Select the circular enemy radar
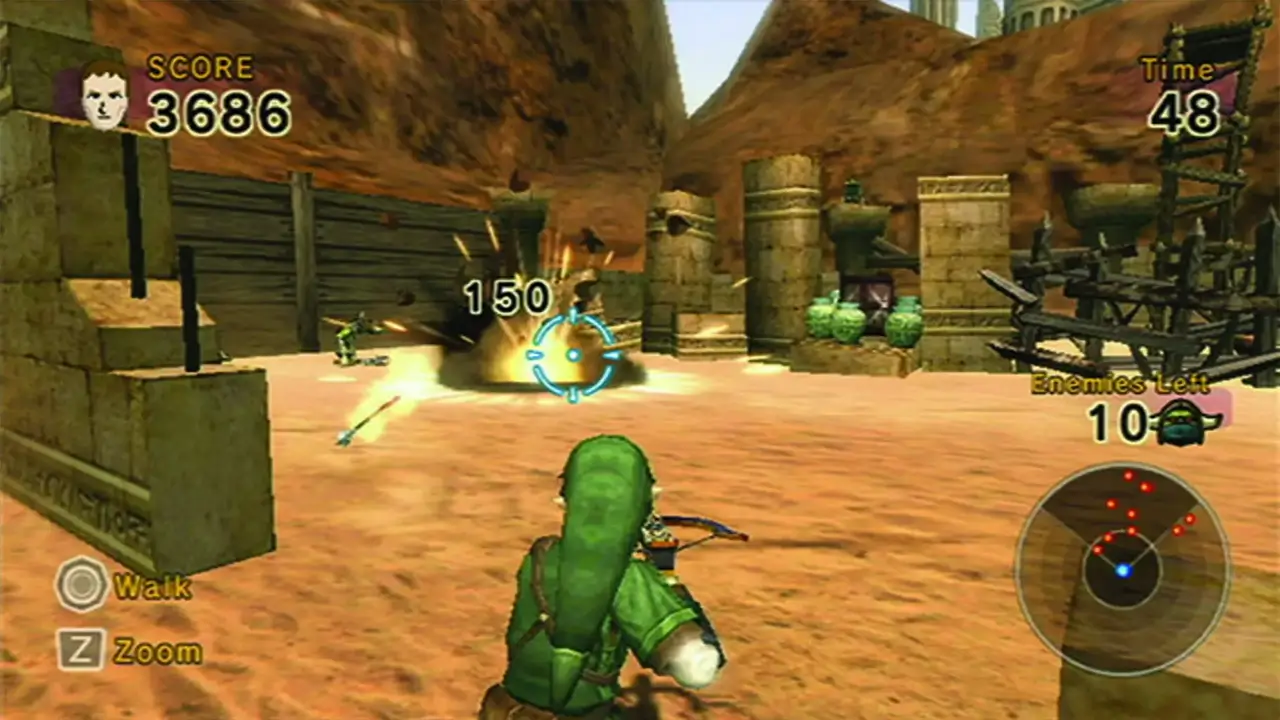This screenshot has width=1280, height=720. click(x=1123, y=568)
